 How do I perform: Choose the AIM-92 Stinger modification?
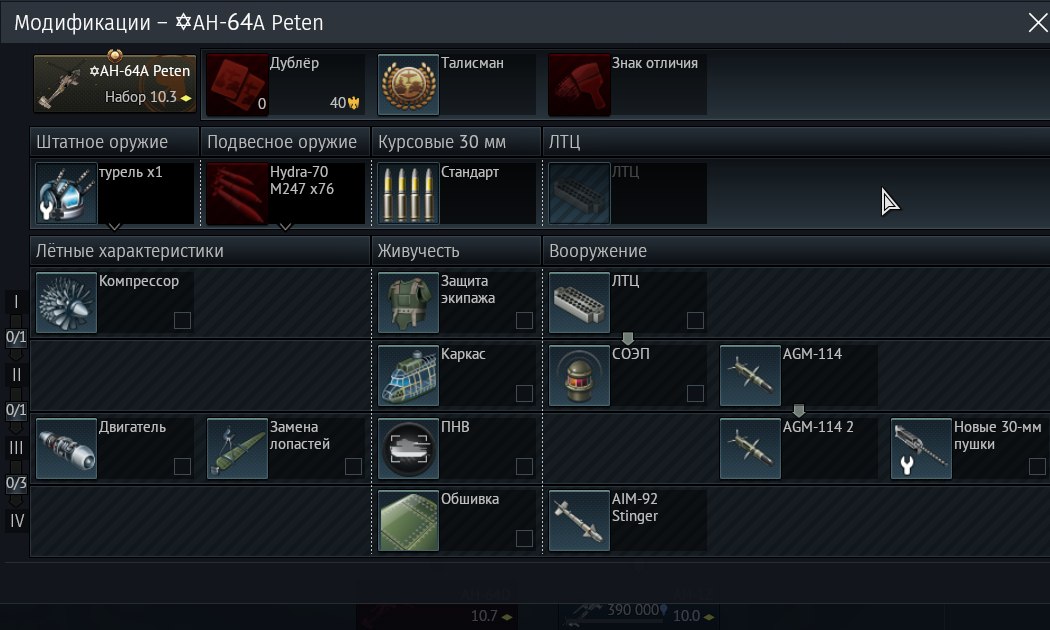click(628, 520)
